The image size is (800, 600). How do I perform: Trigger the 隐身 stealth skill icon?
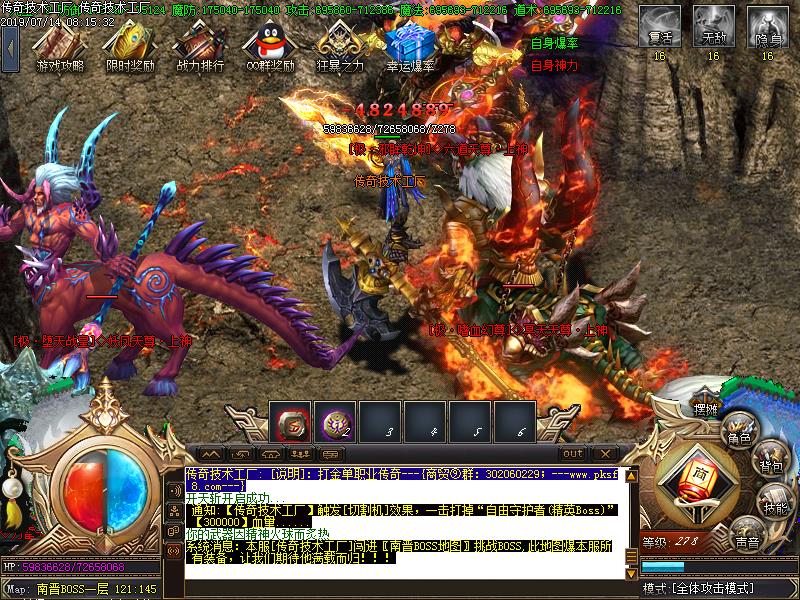pos(767,25)
